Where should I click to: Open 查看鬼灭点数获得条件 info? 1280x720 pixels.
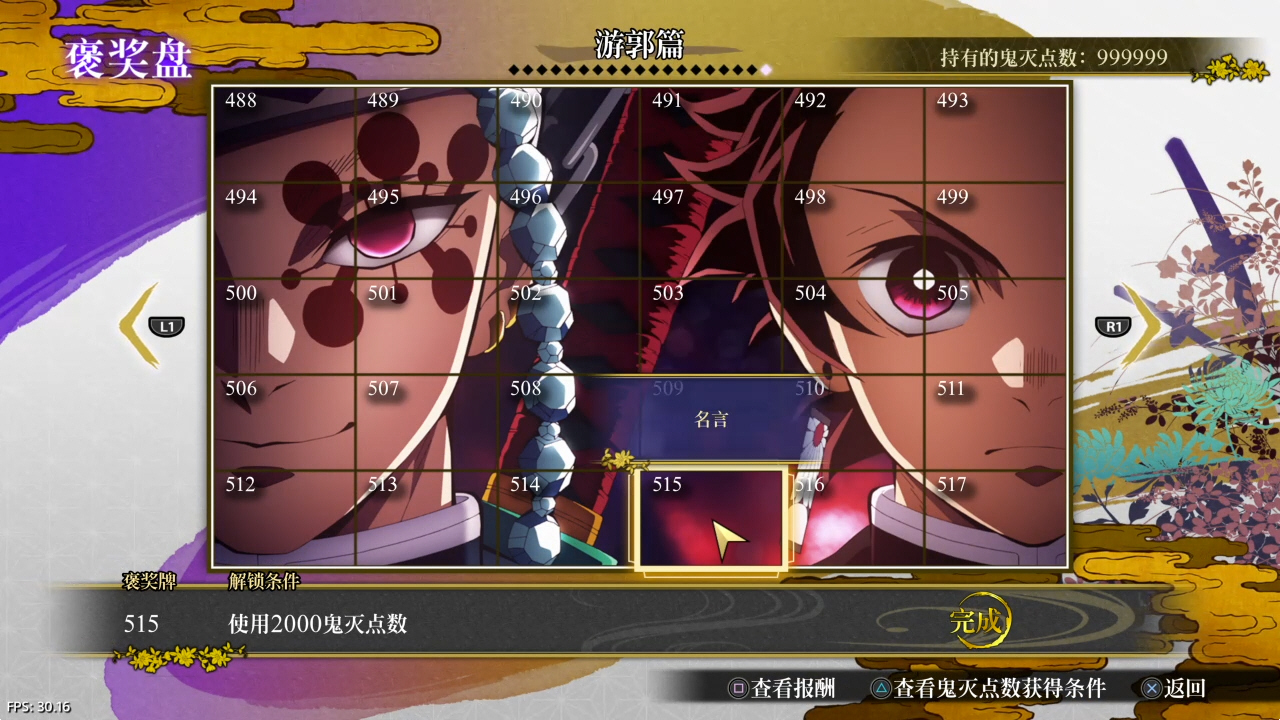(988, 688)
